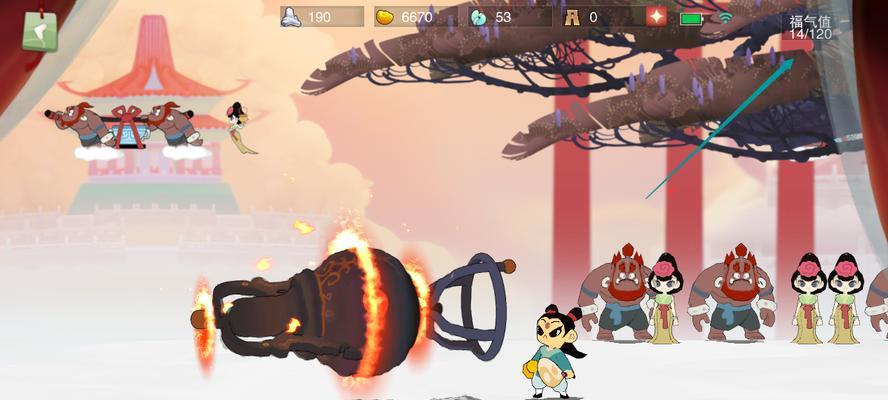Open the red four-point star icon
The image size is (888, 400).
click(x=656, y=17)
